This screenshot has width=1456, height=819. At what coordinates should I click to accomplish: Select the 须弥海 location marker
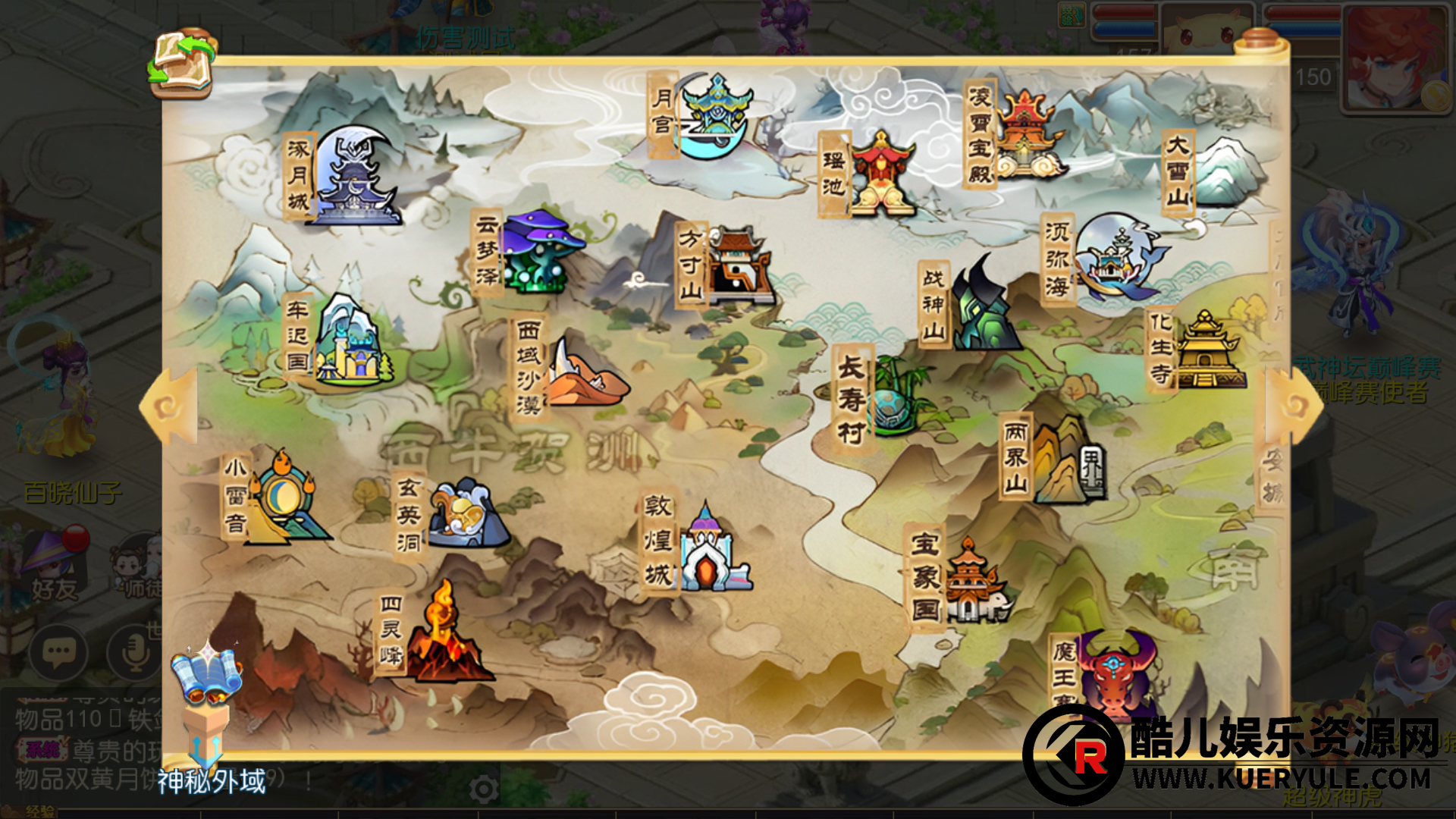(x=1119, y=258)
